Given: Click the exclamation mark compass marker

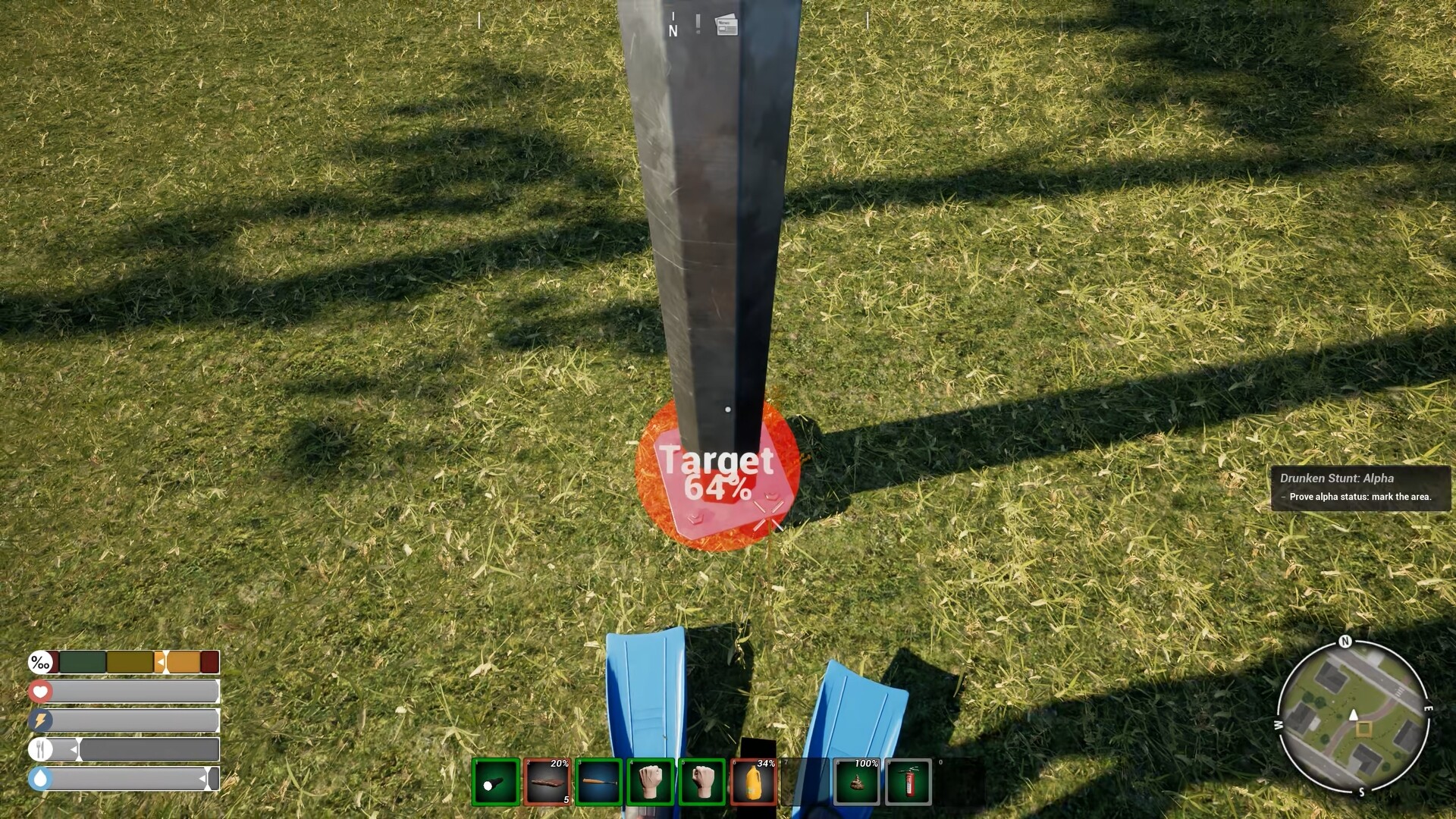Looking at the screenshot, I should coord(698,24).
